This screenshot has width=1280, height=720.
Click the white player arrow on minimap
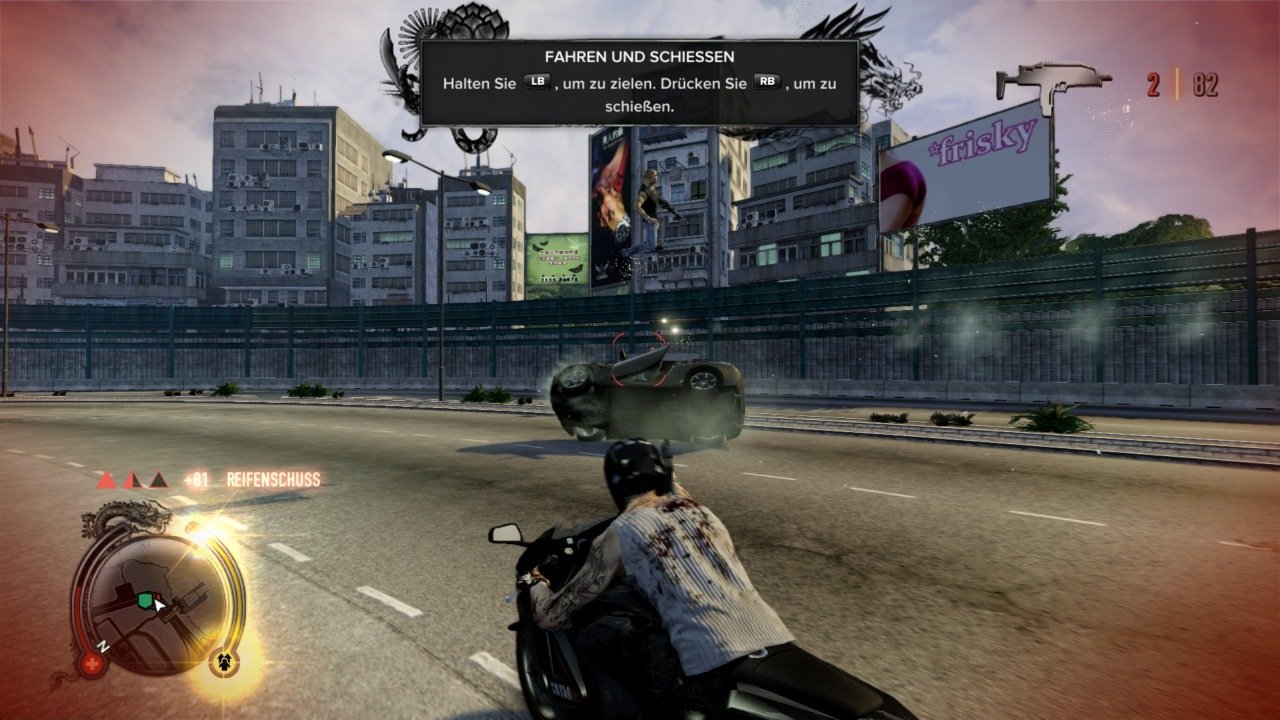159,605
